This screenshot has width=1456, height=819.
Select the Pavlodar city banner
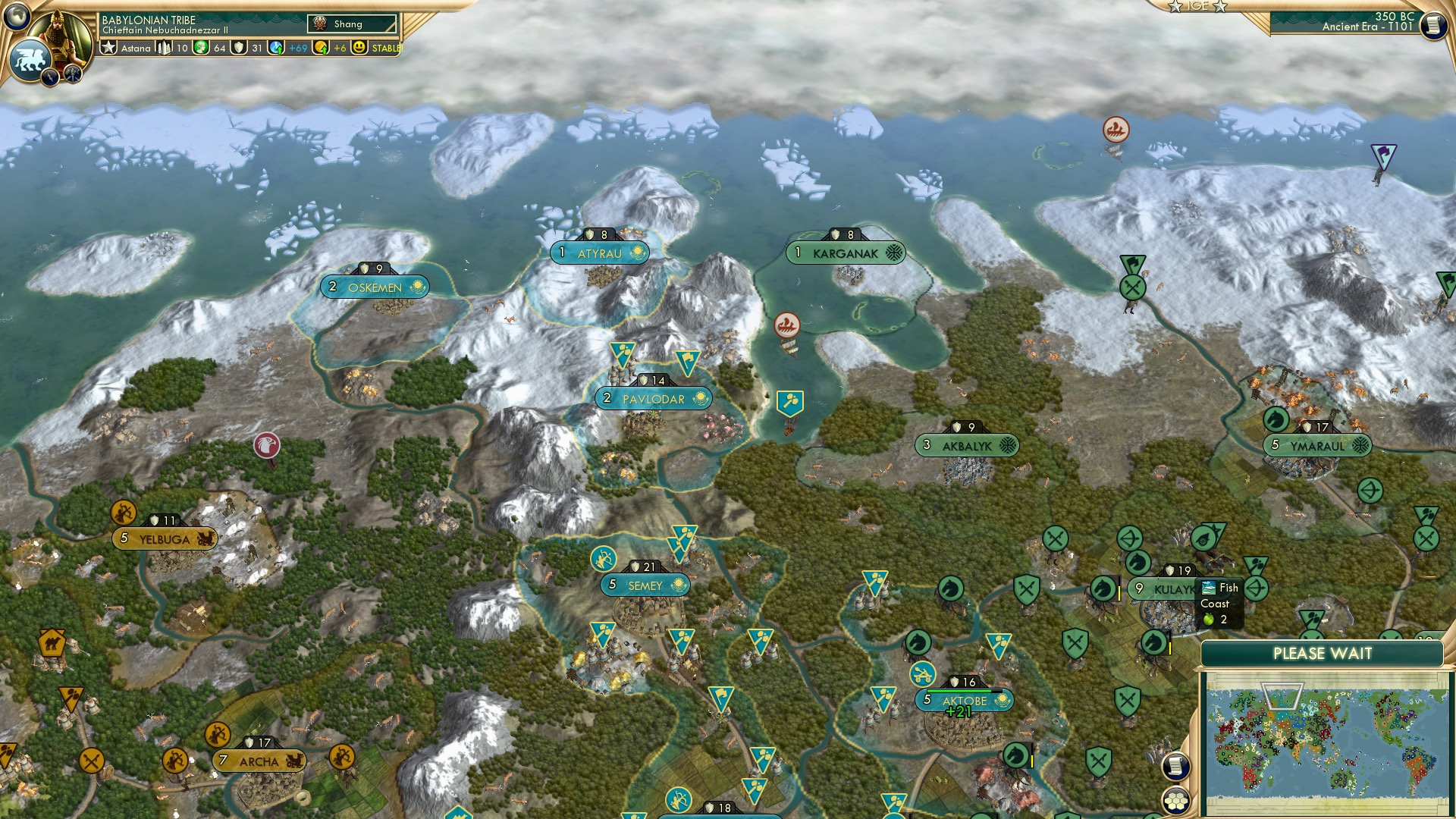point(654,398)
